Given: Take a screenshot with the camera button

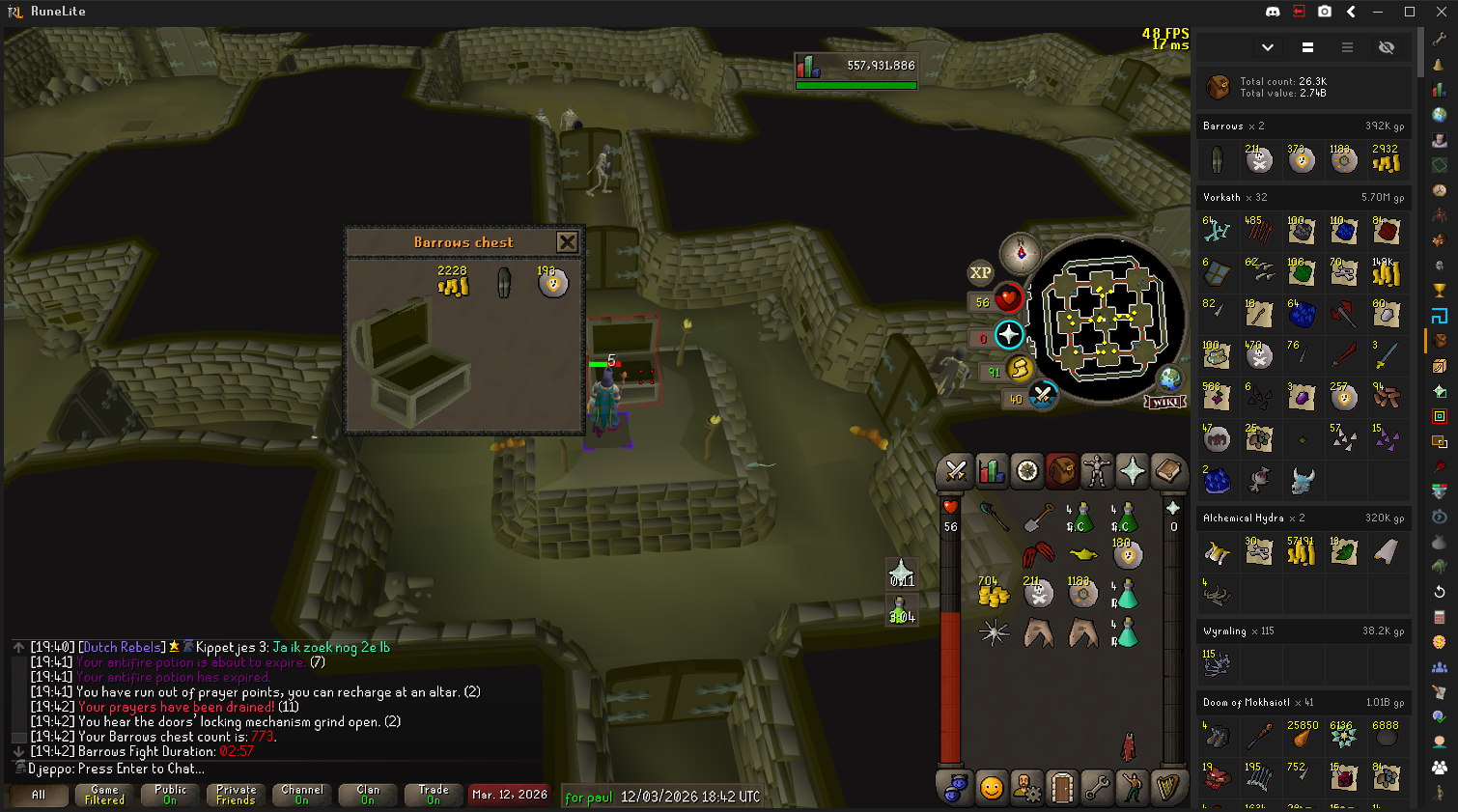Looking at the screenshot, I should pos(1325,12).
